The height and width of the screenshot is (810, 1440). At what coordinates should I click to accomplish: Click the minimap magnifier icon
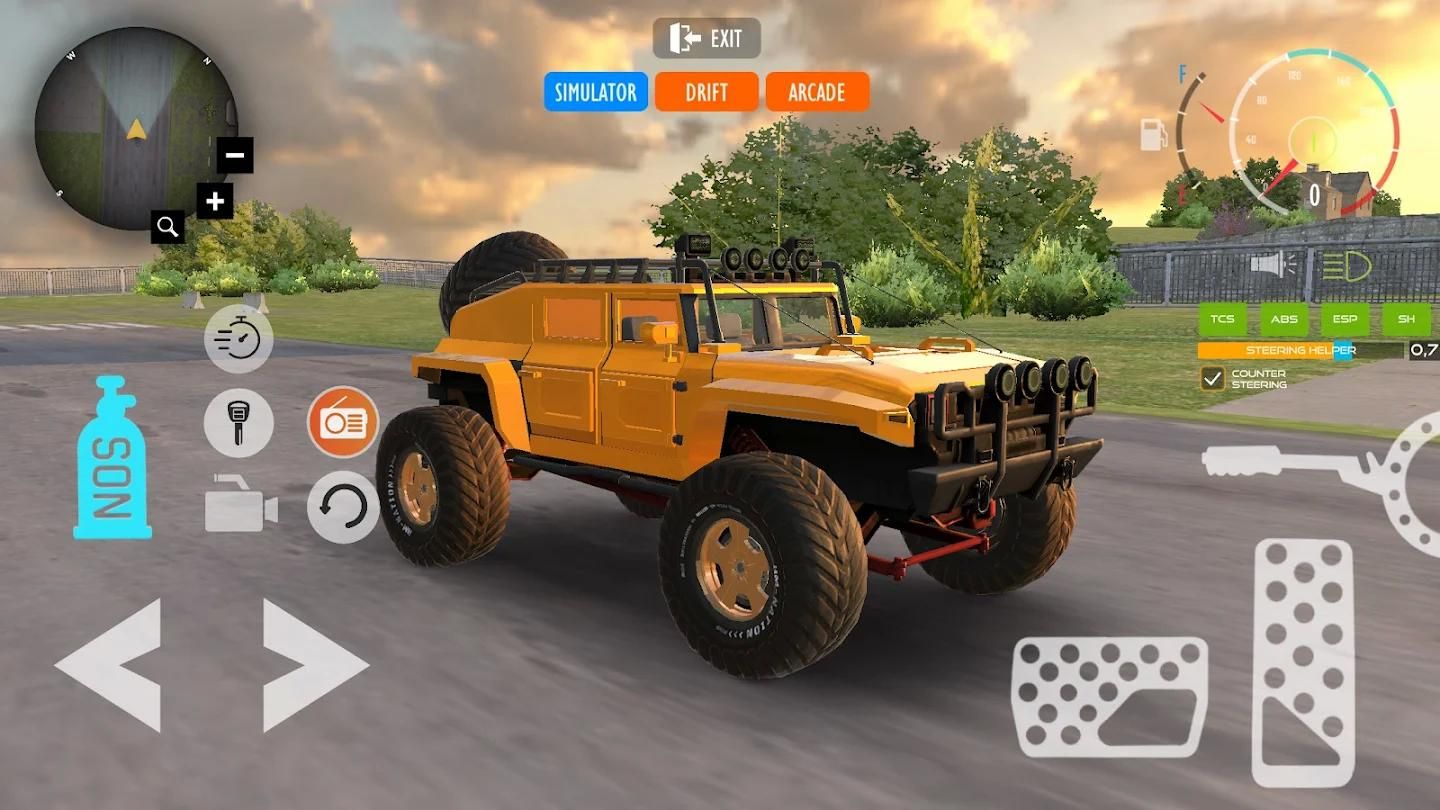point(167,227)
